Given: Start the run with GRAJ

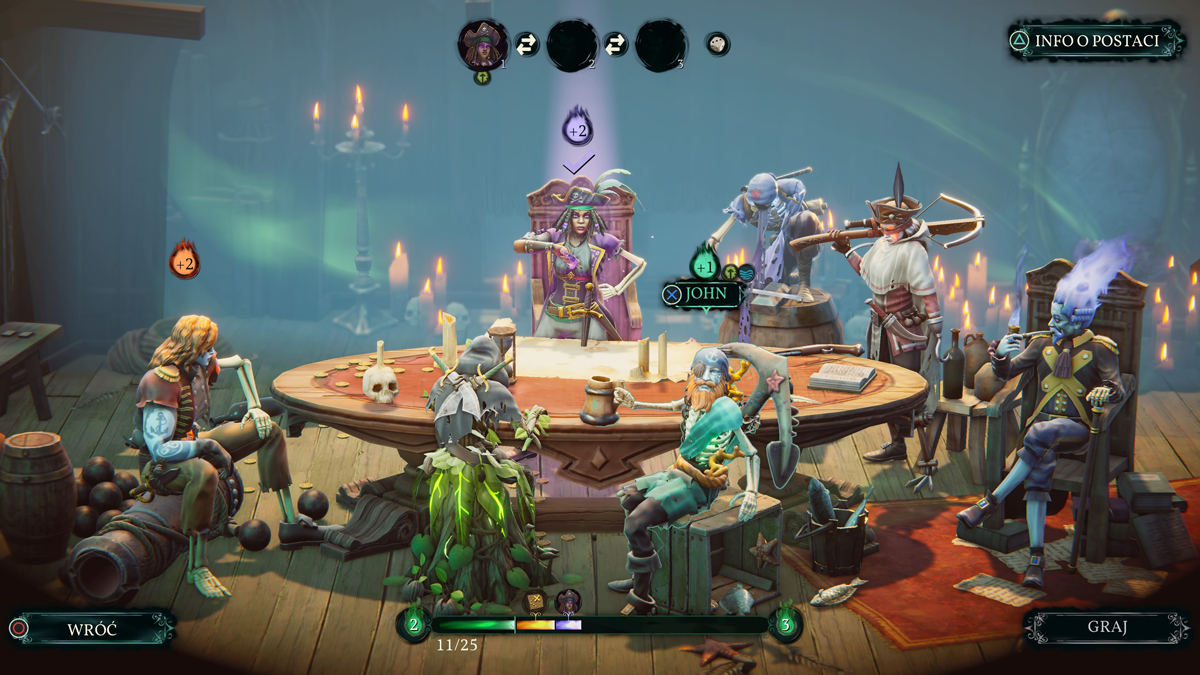Looking at the screenshot, I should (1106, 628).
